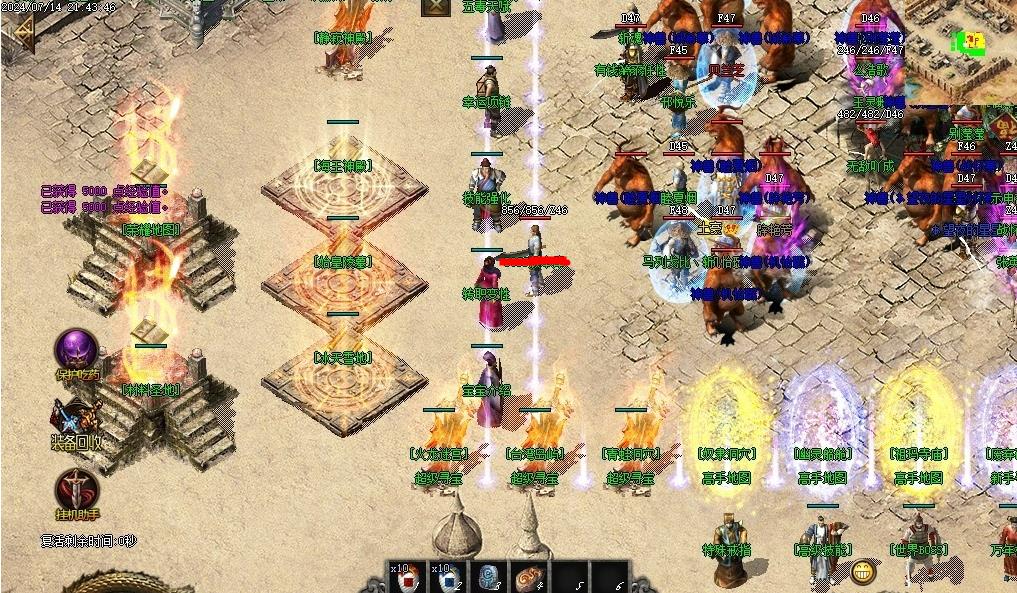Screen dimensions: 1017x593
Task: Activate the 挂机助手 auto-battle helper
Action: pos(76,489)
